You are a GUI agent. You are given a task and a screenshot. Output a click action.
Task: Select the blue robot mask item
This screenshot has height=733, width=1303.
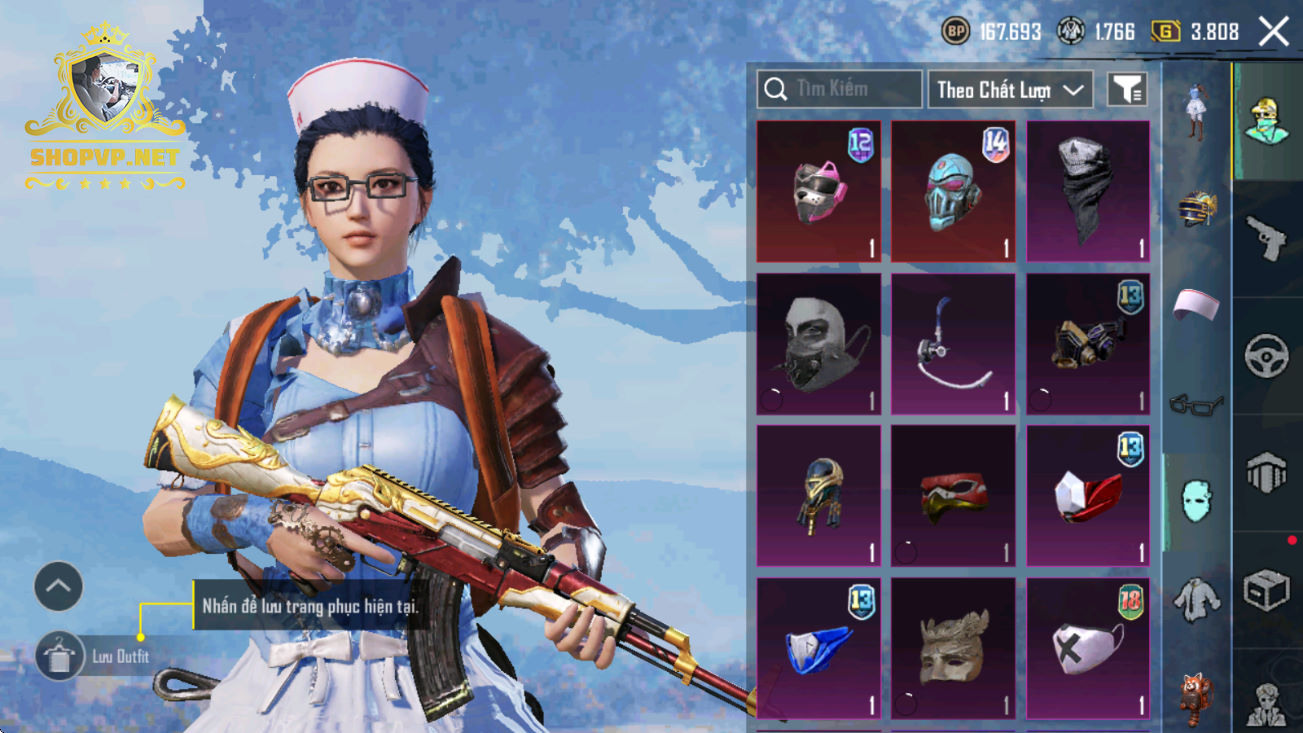point(953,192)
